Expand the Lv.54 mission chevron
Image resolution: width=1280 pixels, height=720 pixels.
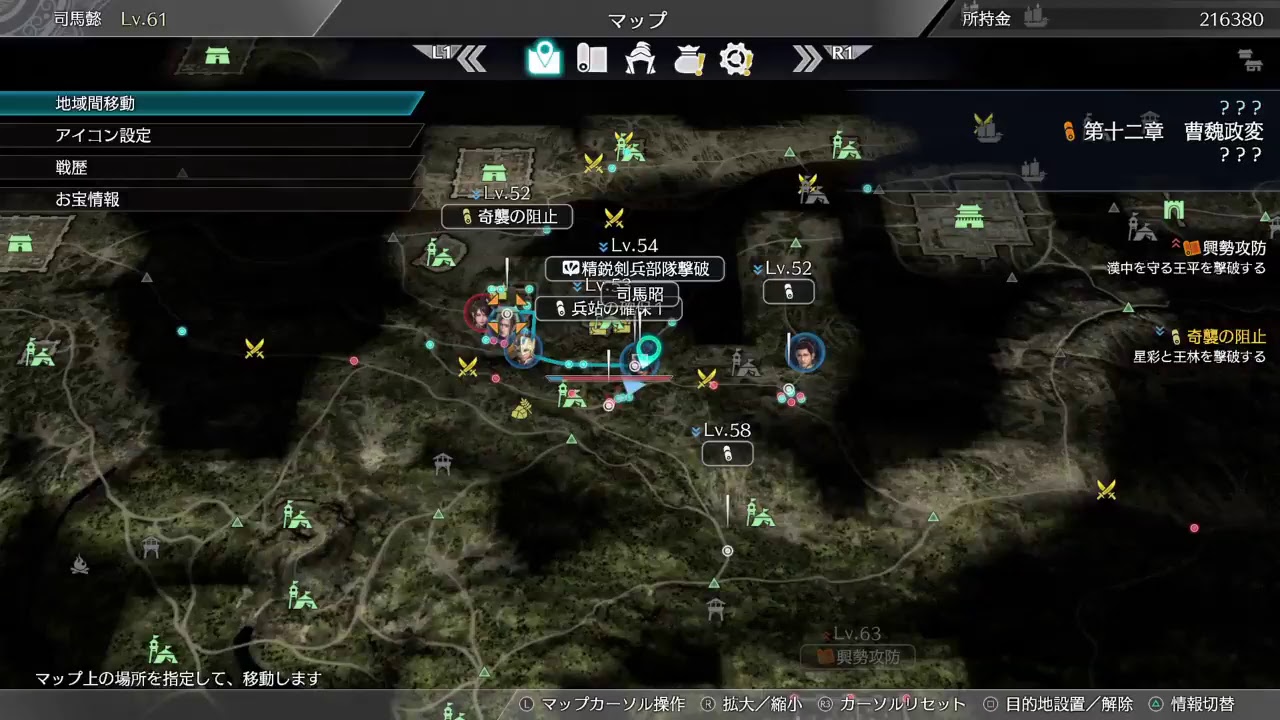(x=603, y=245)
